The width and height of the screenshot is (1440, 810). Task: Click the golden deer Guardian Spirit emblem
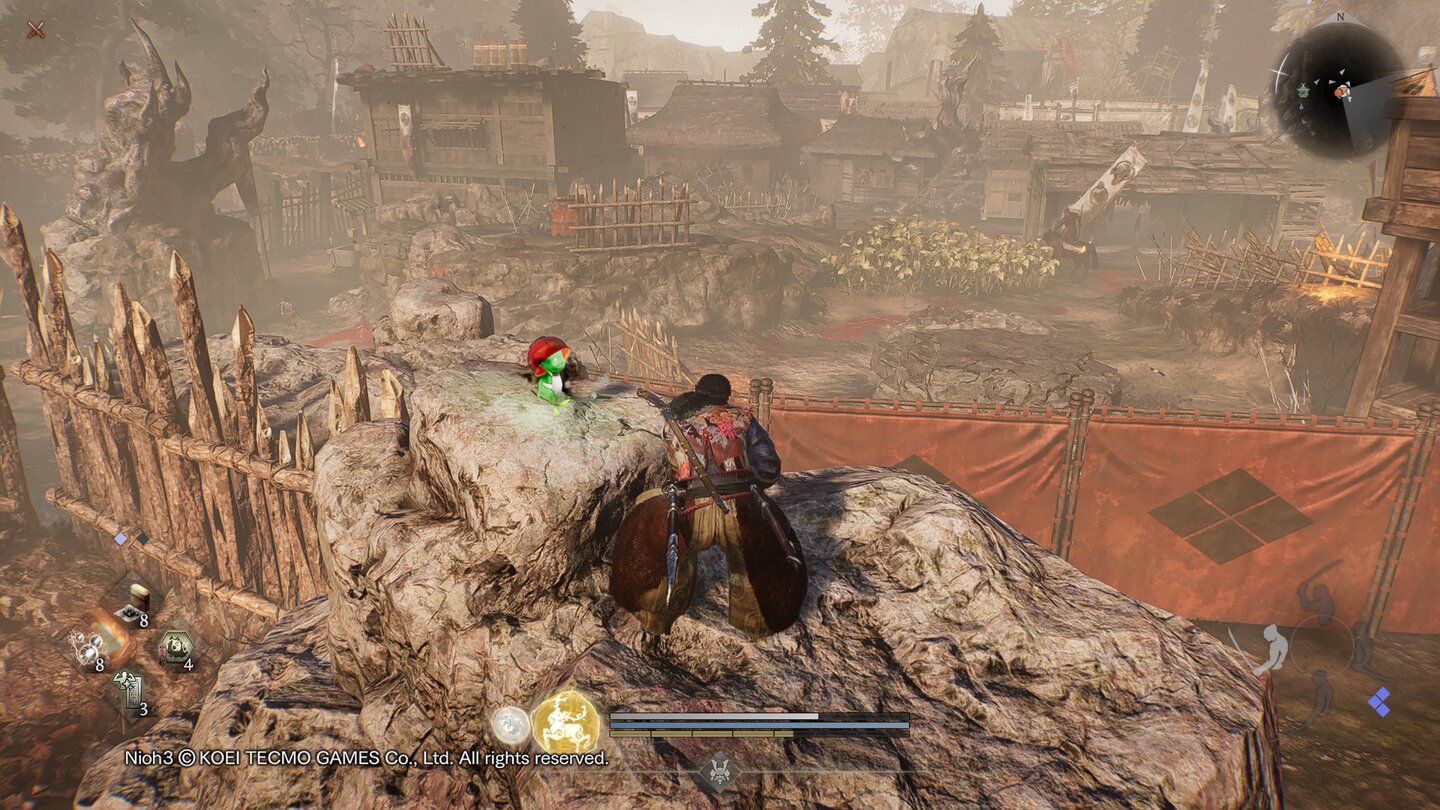coord(566,722)
